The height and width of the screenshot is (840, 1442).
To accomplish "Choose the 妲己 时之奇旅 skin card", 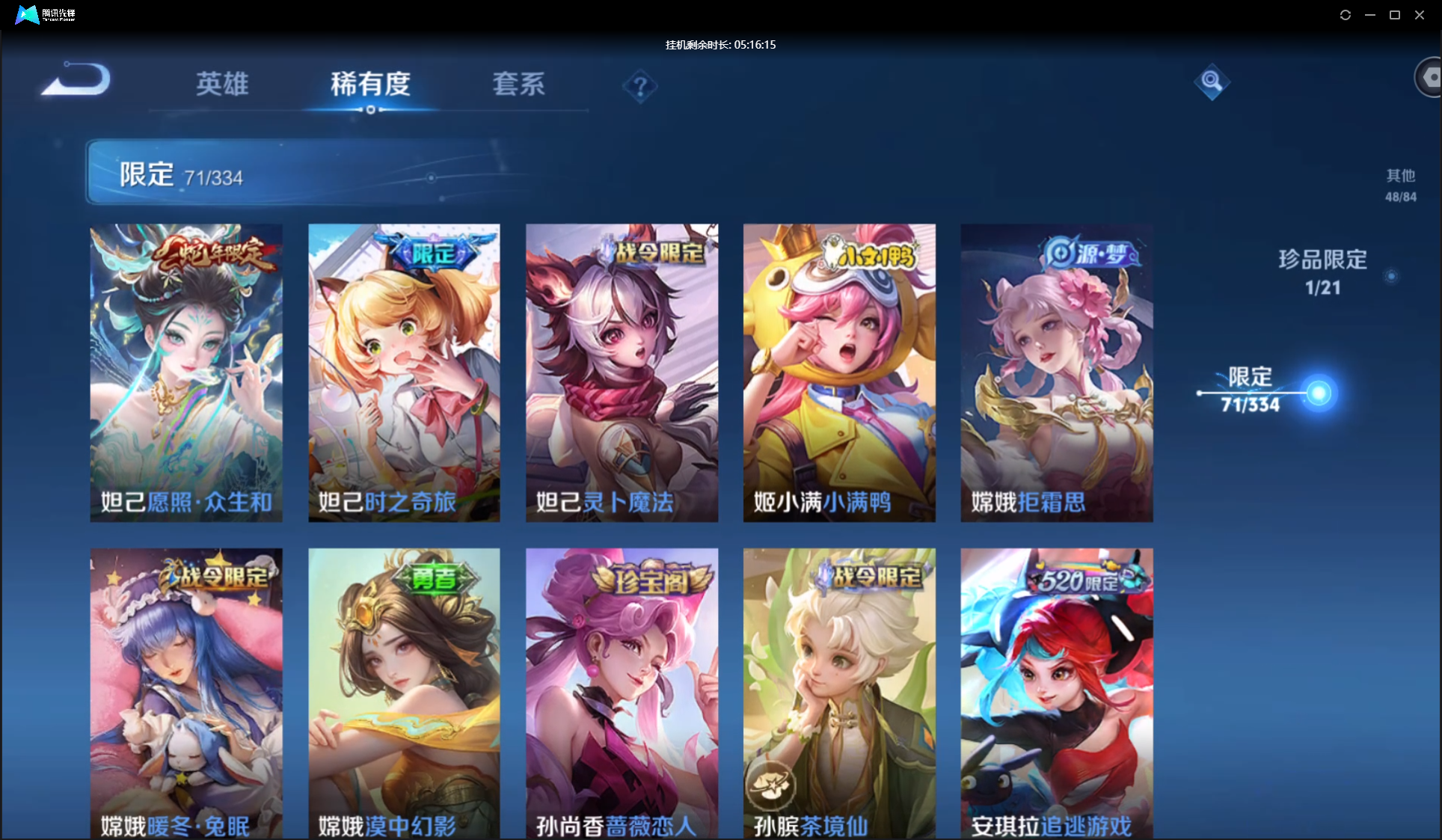I will tap(404, 373).
